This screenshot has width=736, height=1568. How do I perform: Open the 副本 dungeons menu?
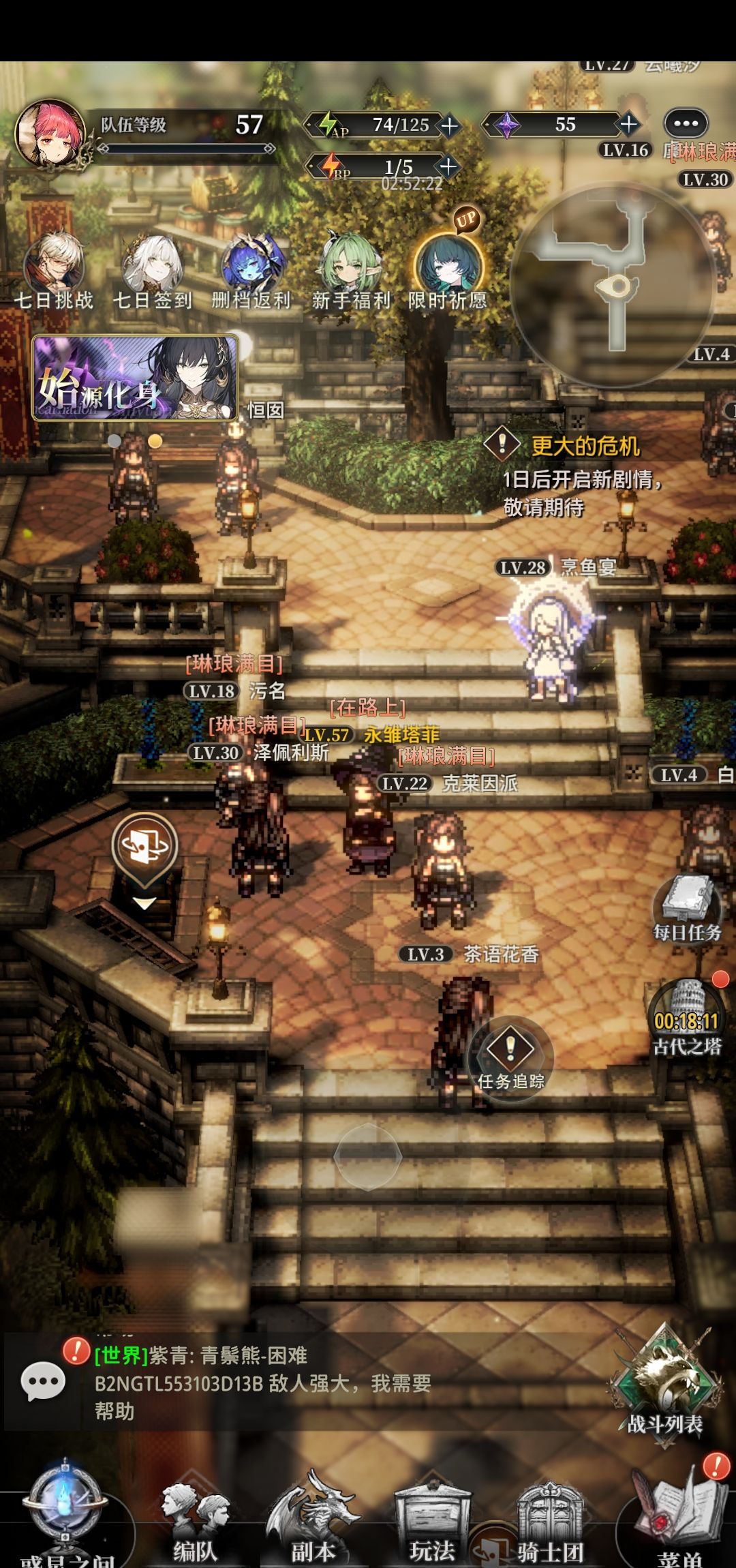click(x=313, y=1524)
